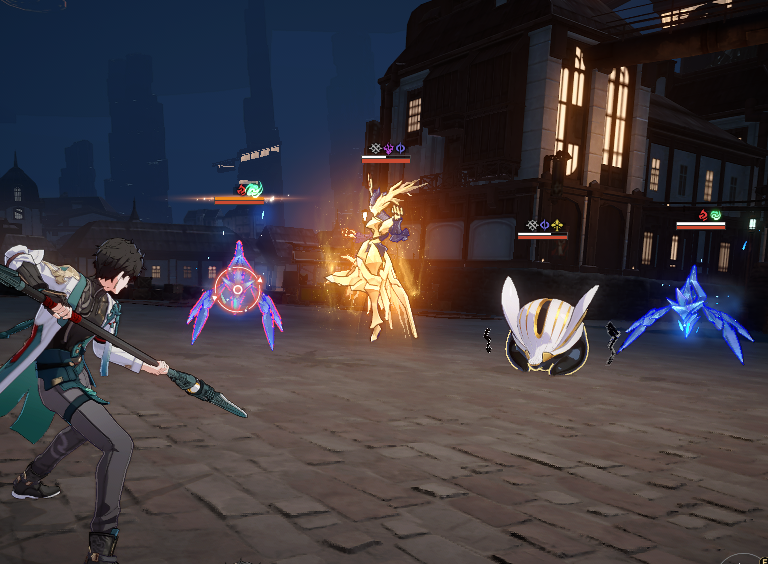Image resolution: width=768 pixels, height=564 pixels.
Task: Target the glowing golden antlered enemy
Action: click(x=377, y=265)
